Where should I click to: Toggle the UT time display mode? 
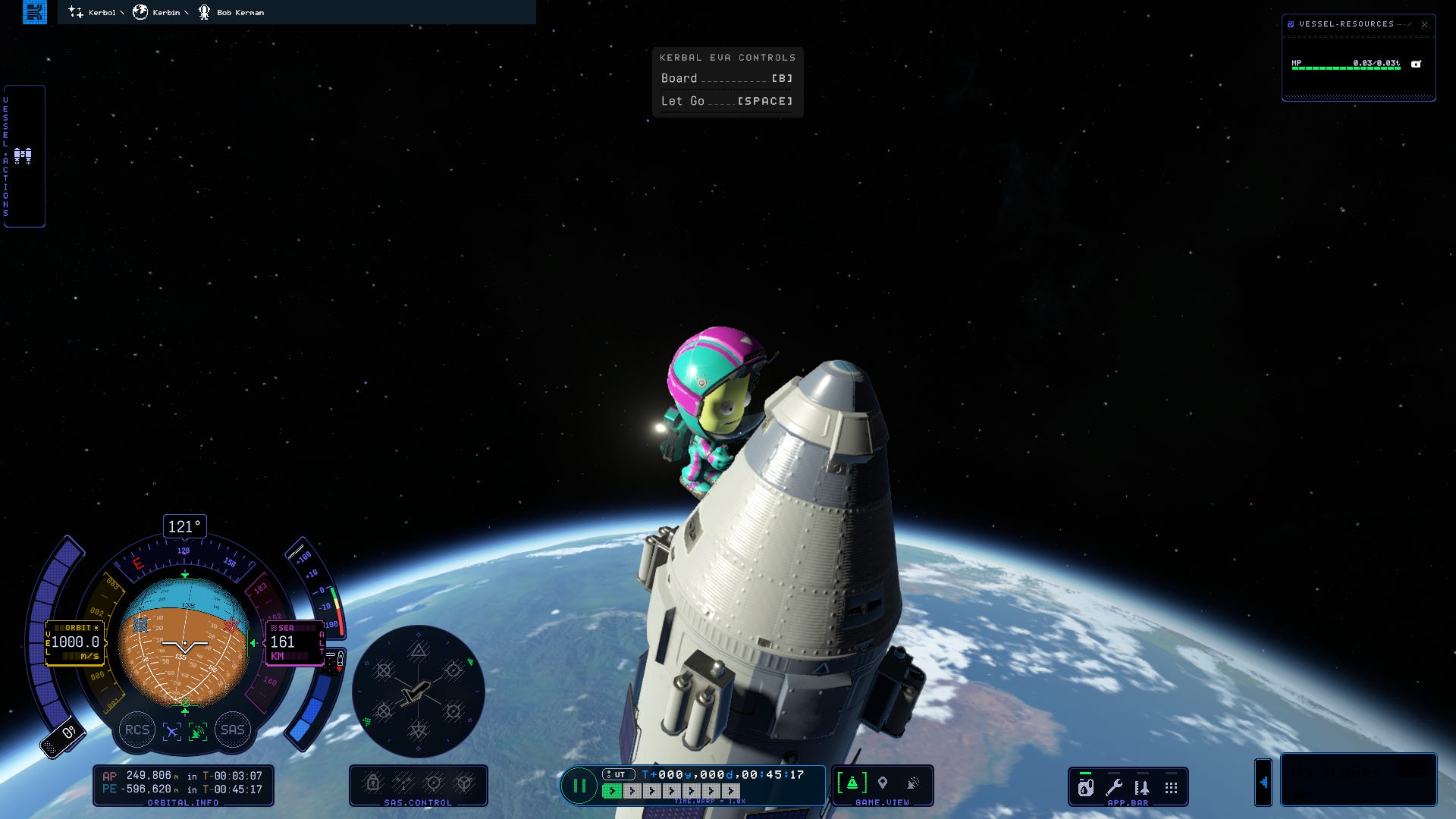[x=619, y=774]
